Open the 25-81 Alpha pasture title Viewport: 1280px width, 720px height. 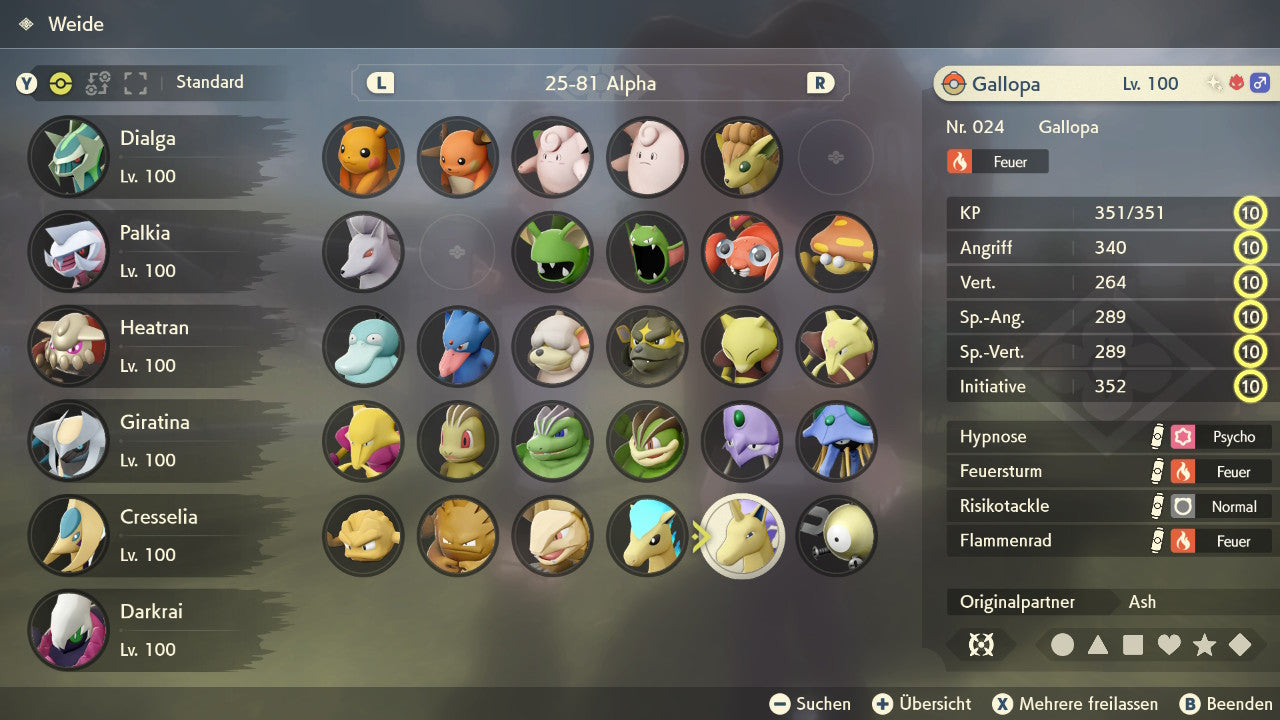pyautogui.click(x=600, y=83)
